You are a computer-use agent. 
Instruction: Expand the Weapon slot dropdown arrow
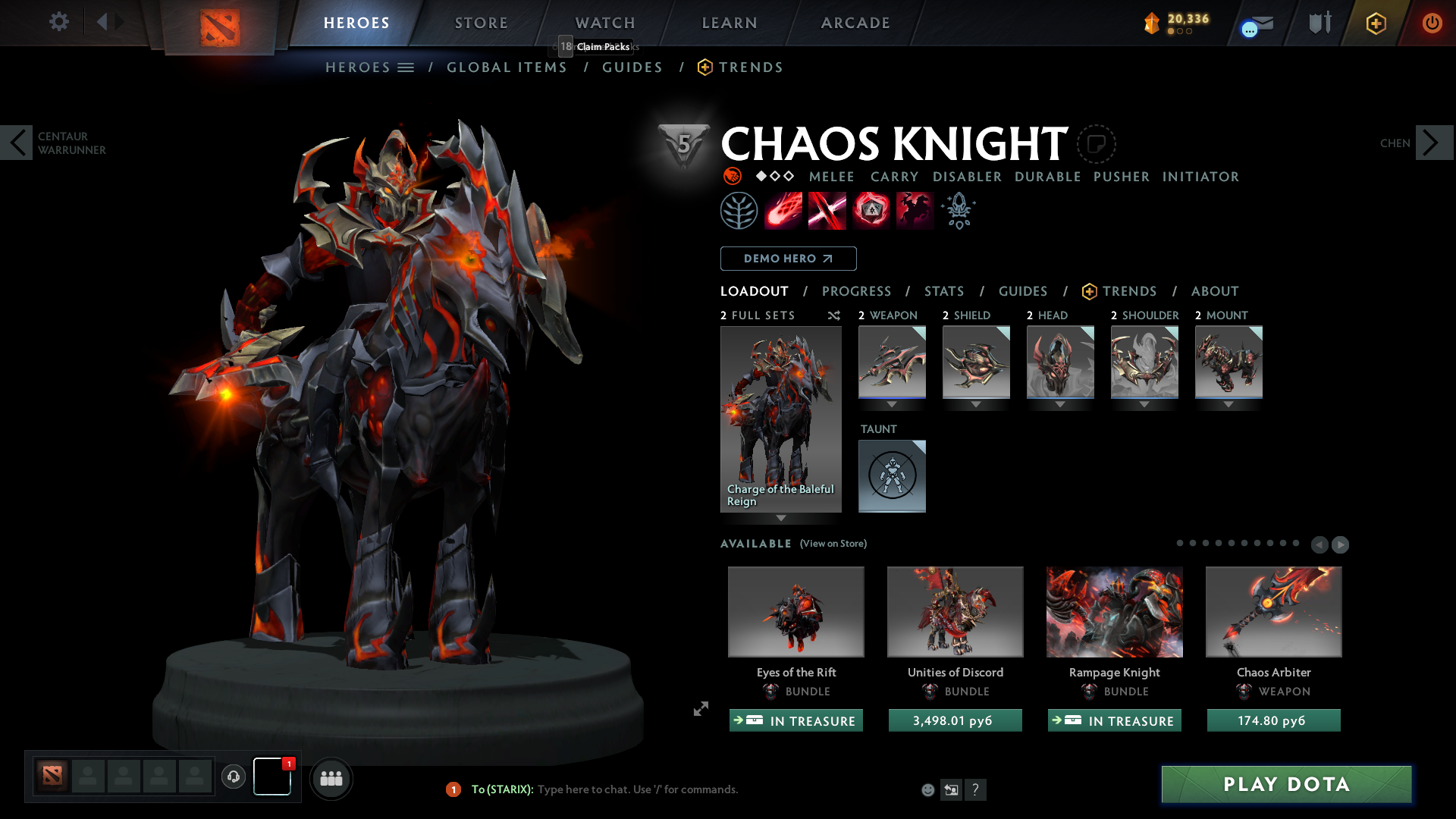pos(892,404)
